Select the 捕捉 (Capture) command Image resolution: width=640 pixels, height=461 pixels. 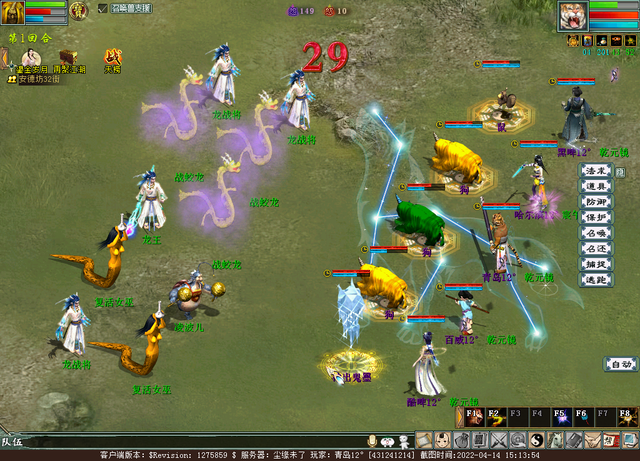pos(596,264)
